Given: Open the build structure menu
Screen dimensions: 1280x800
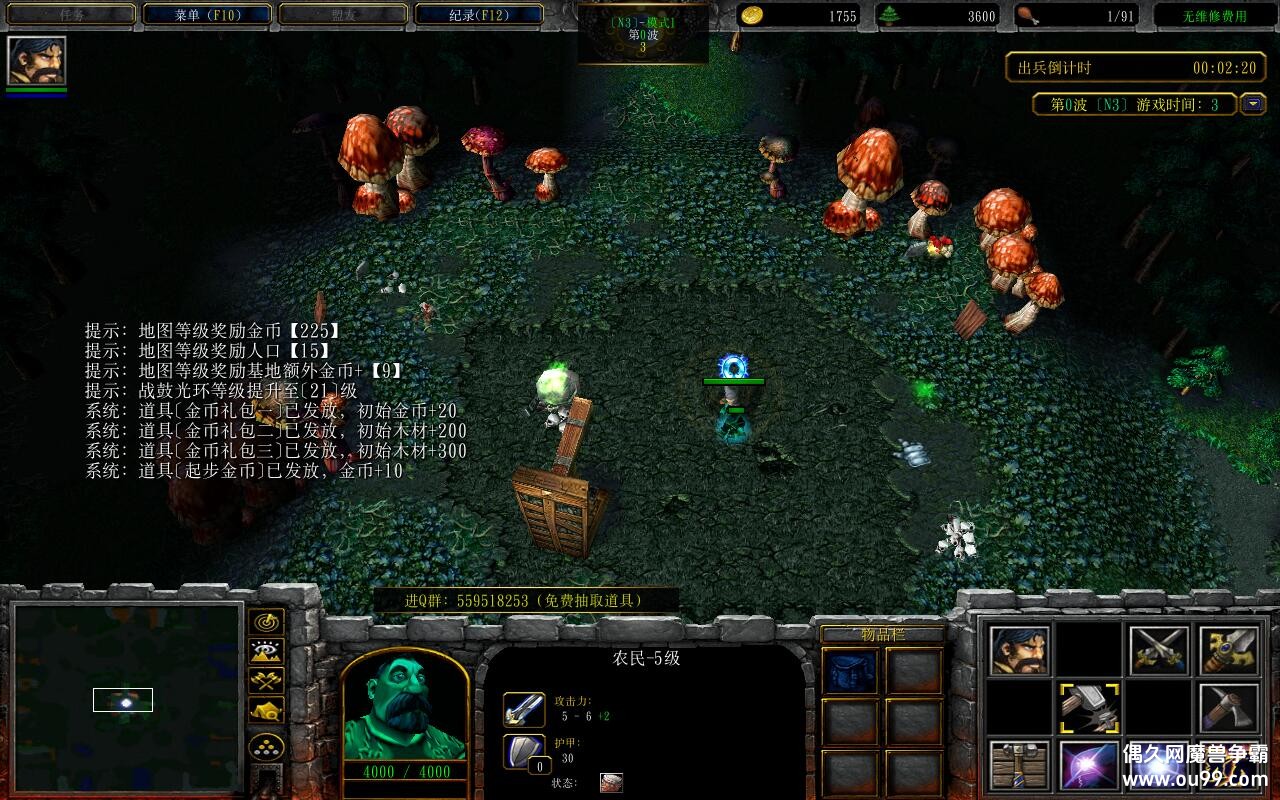Looking at the screenshot, I should point(1020,765).
